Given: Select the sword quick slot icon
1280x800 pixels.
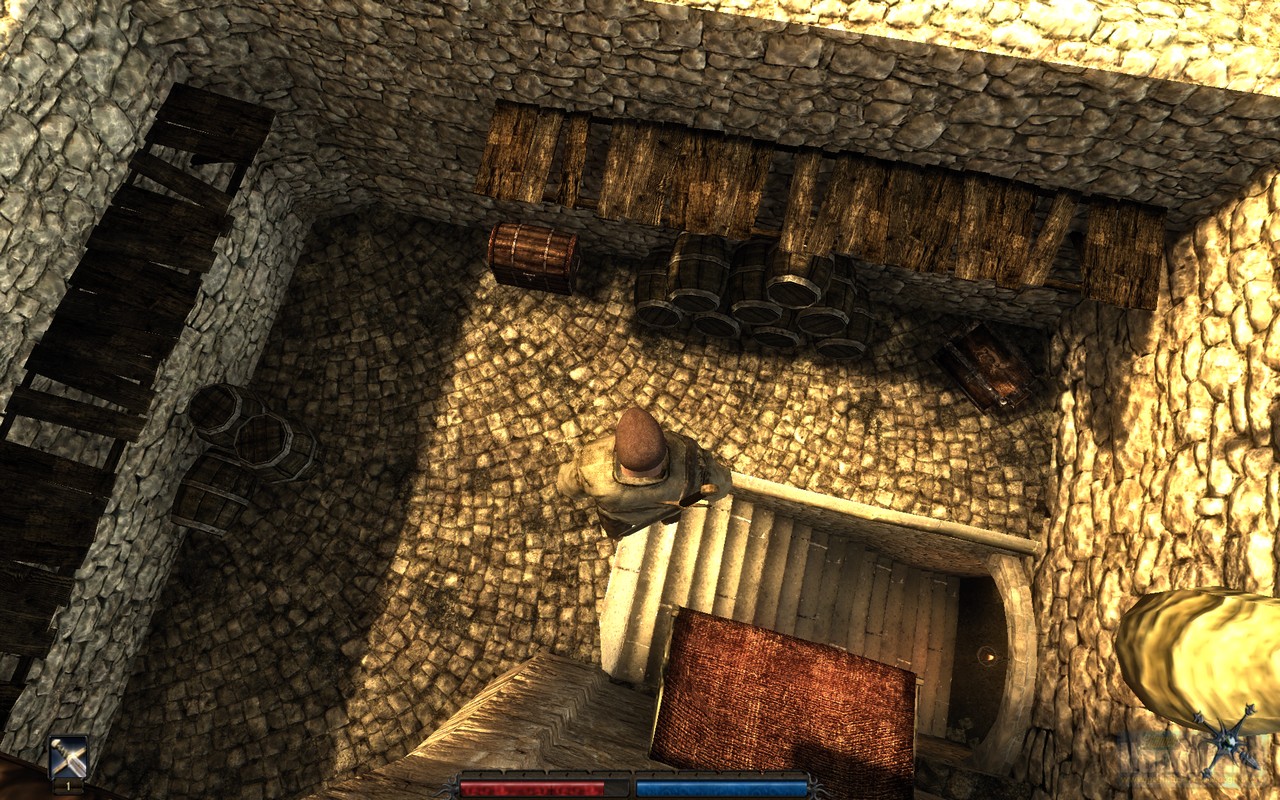Looking at the screenshot, I should tap(68, 757).
